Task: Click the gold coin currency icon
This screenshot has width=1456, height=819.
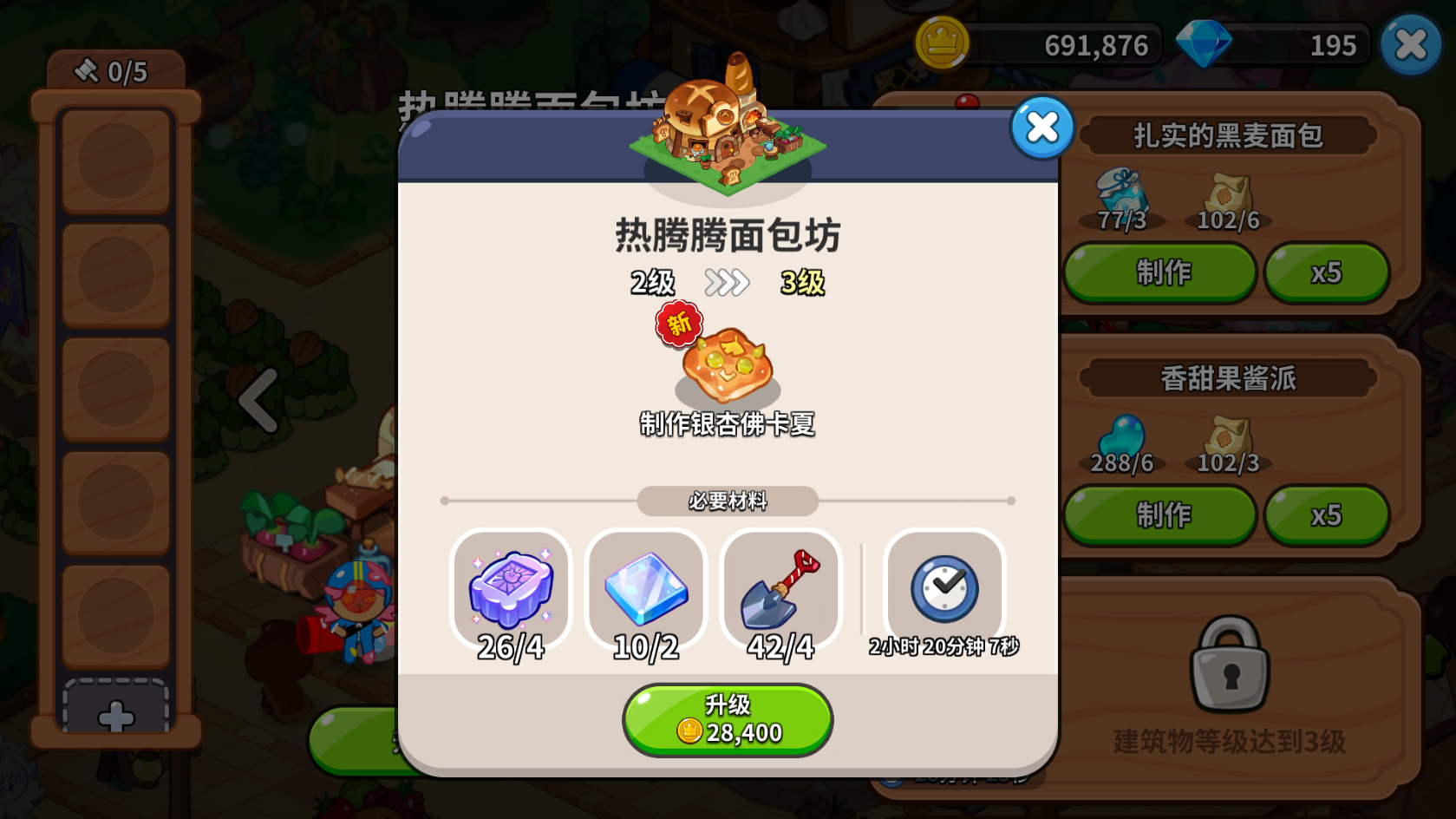Action: click(943, 44)
